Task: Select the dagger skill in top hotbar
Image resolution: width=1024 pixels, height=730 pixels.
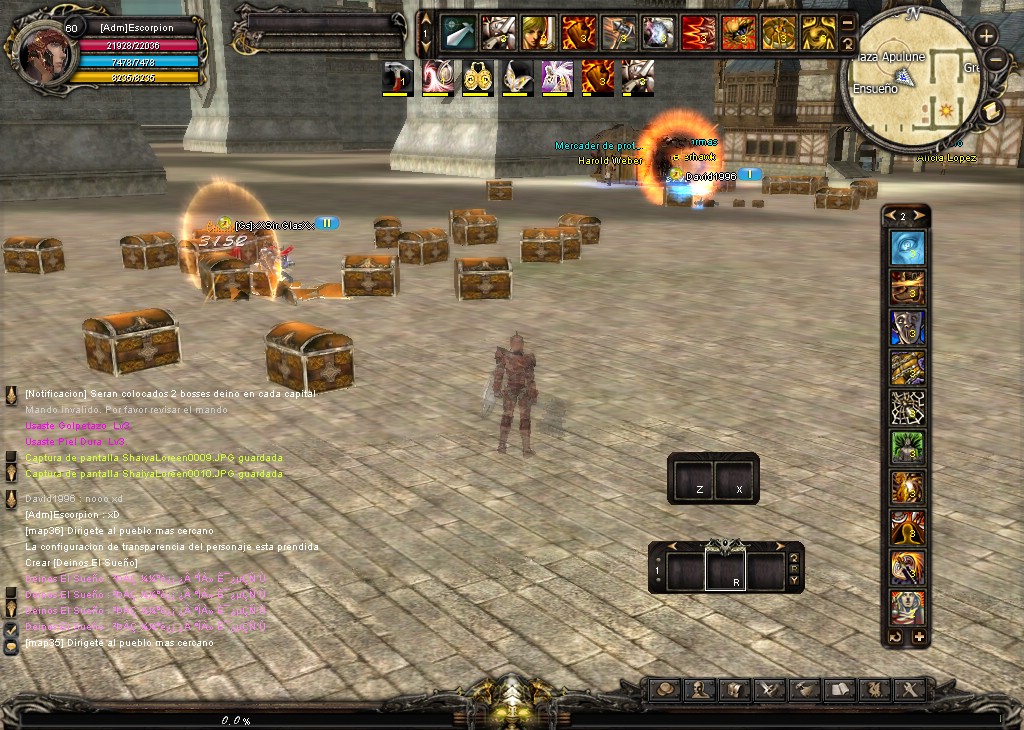Action: 459,33
